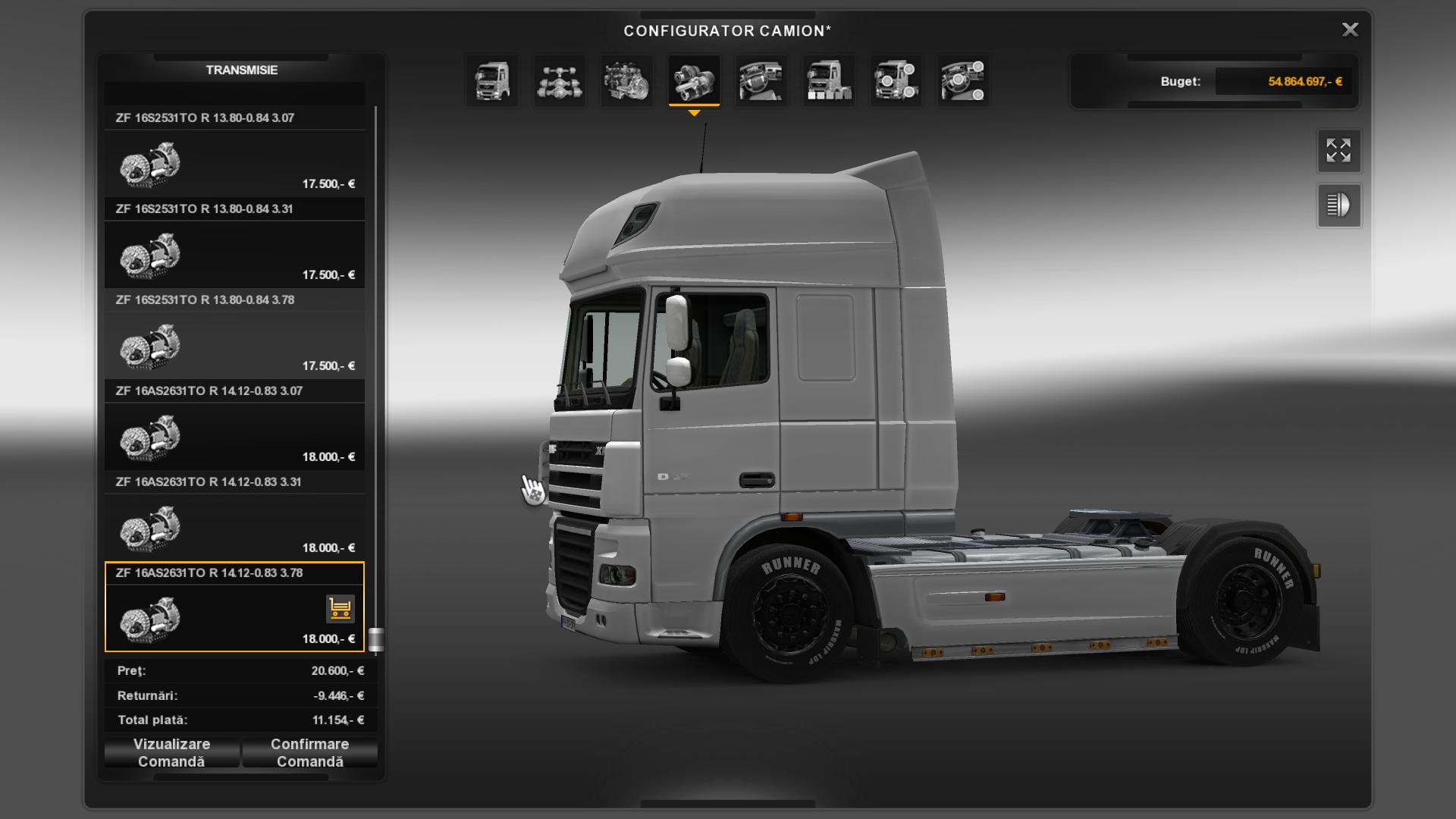Toggle the fullscreen view arrows button
The height and width of the screenshot is (819, 1456).
[x=1338, y=150]
